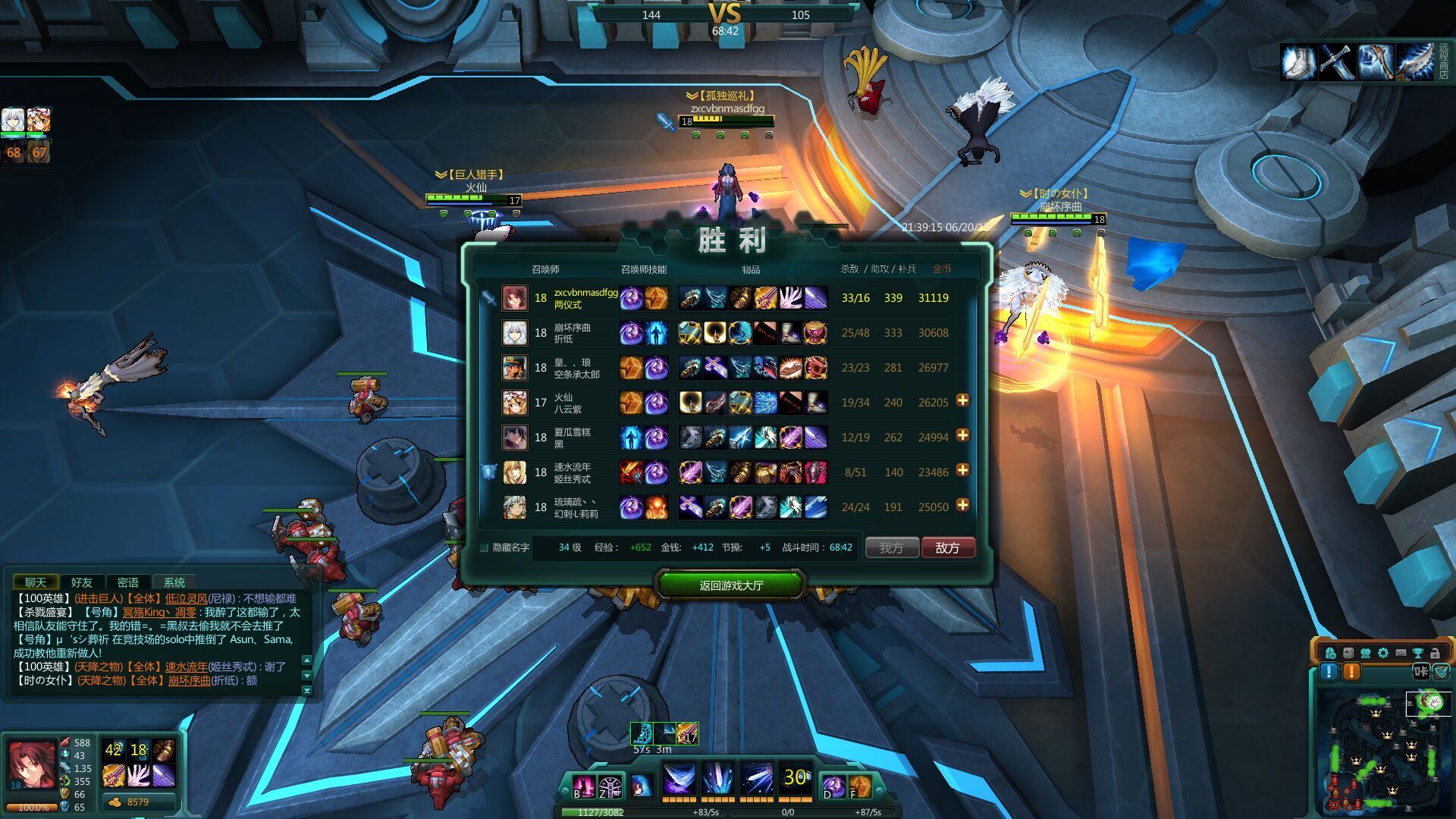Screen dimensions: 1456x819
Task: Select the 崩坏序曲 player portrait in scoreboard
Action: click(514, 333)
